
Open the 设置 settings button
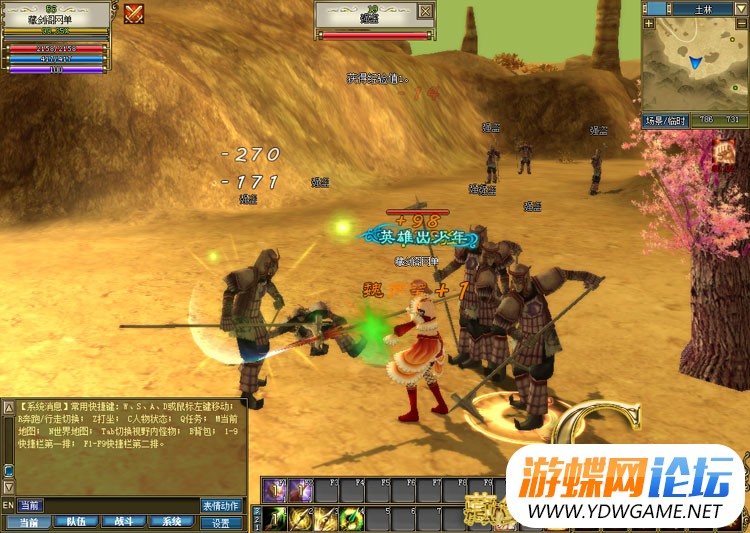point(222,522)
